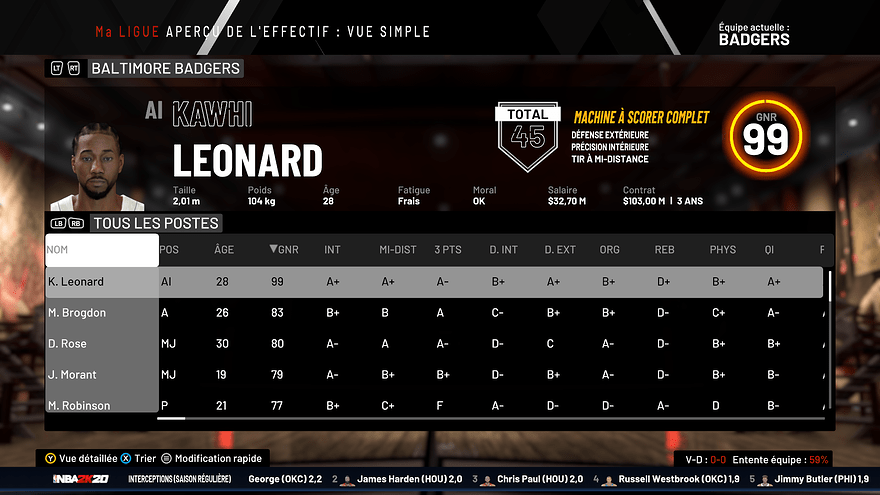Screen dimensions: 880x495
Task: Sort players by the REB column
Action: tap(664, 250)
